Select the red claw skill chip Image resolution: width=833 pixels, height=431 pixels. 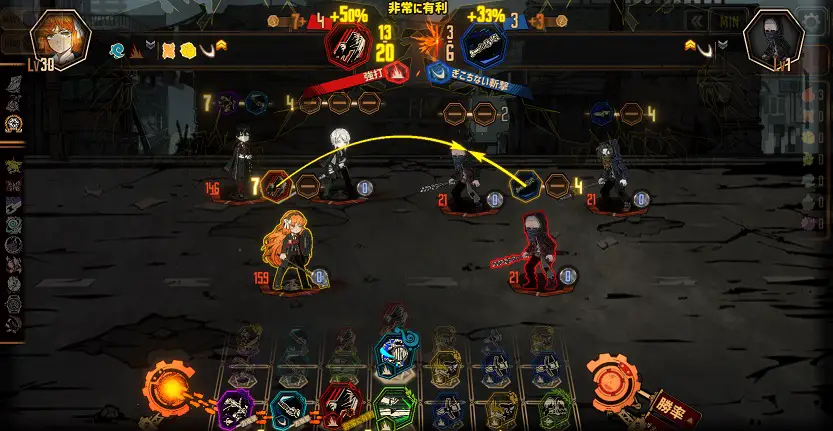(341, 406)
